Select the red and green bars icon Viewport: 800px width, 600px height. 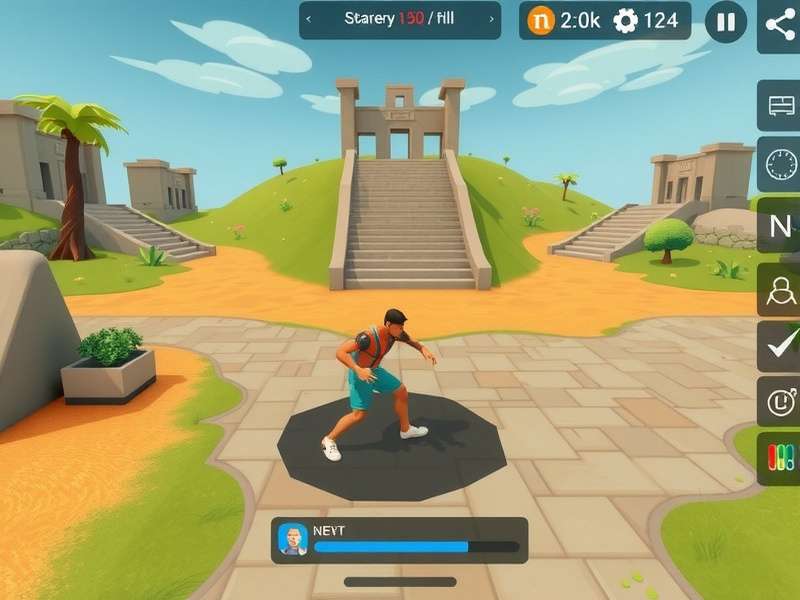coord(779,458)
